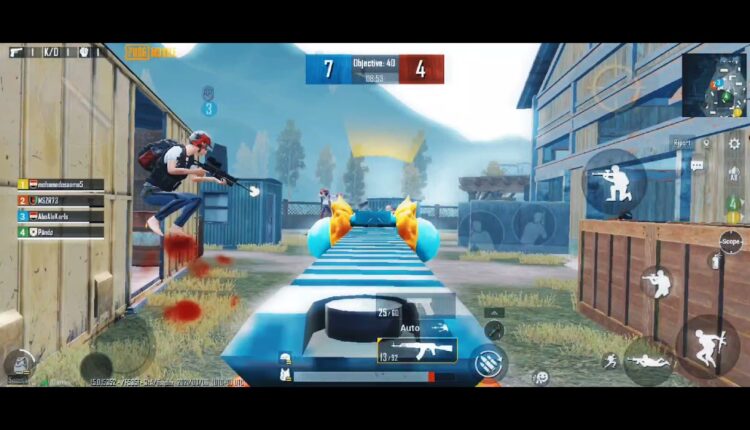
Task: Tap the movement joystick circle
Action: point(97,365)
